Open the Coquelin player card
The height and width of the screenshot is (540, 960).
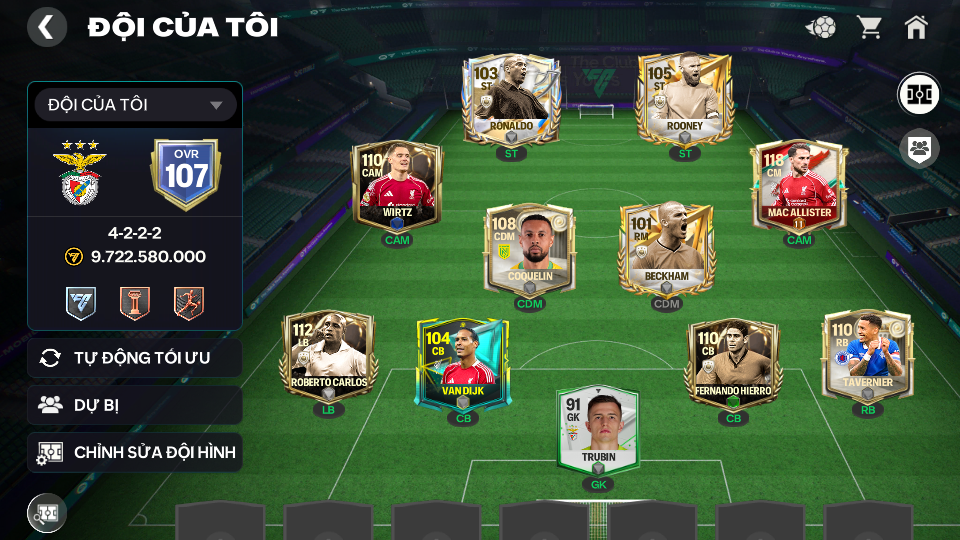[530, 250]
